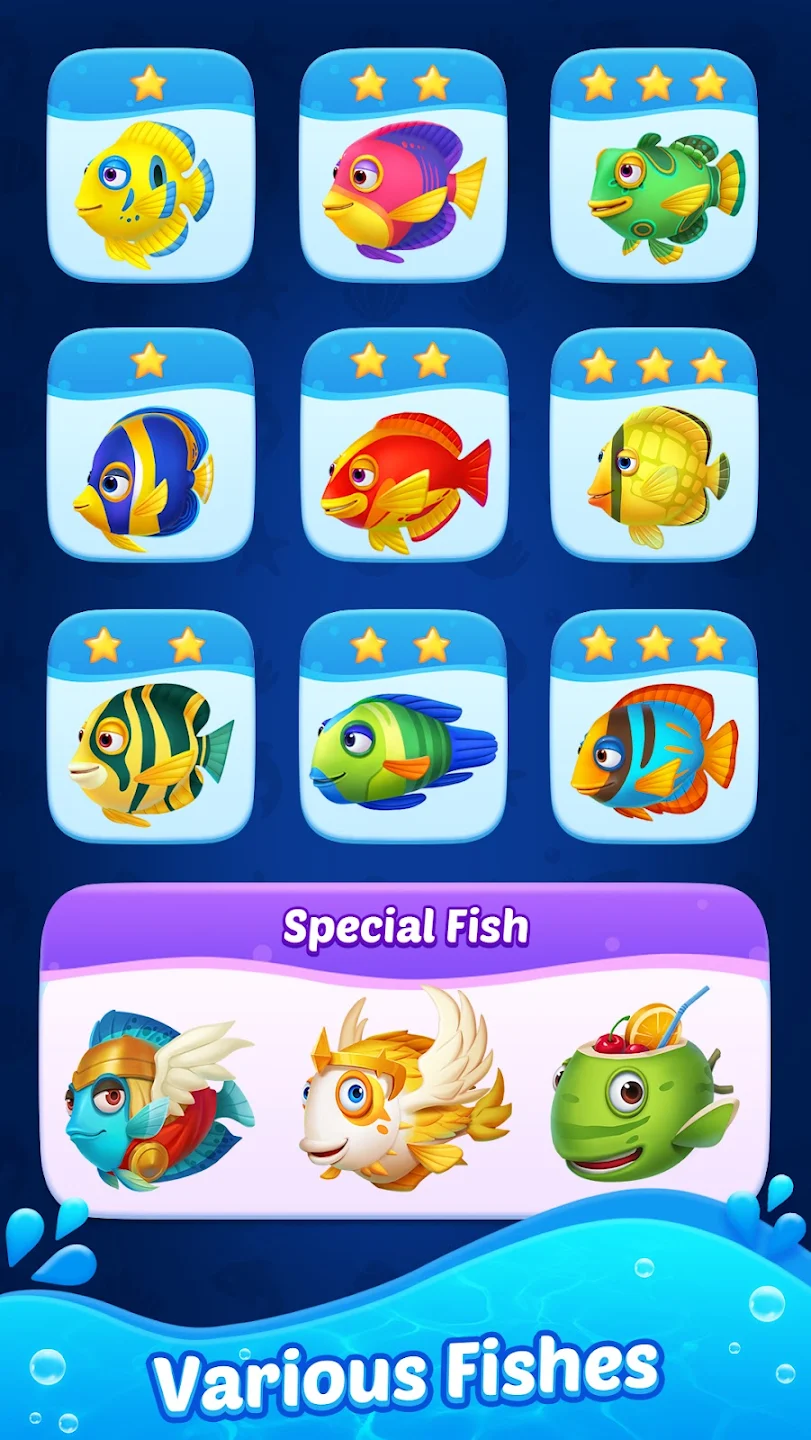
Task: Open the pale yellow three-star fish card
Action: point(654,445)
